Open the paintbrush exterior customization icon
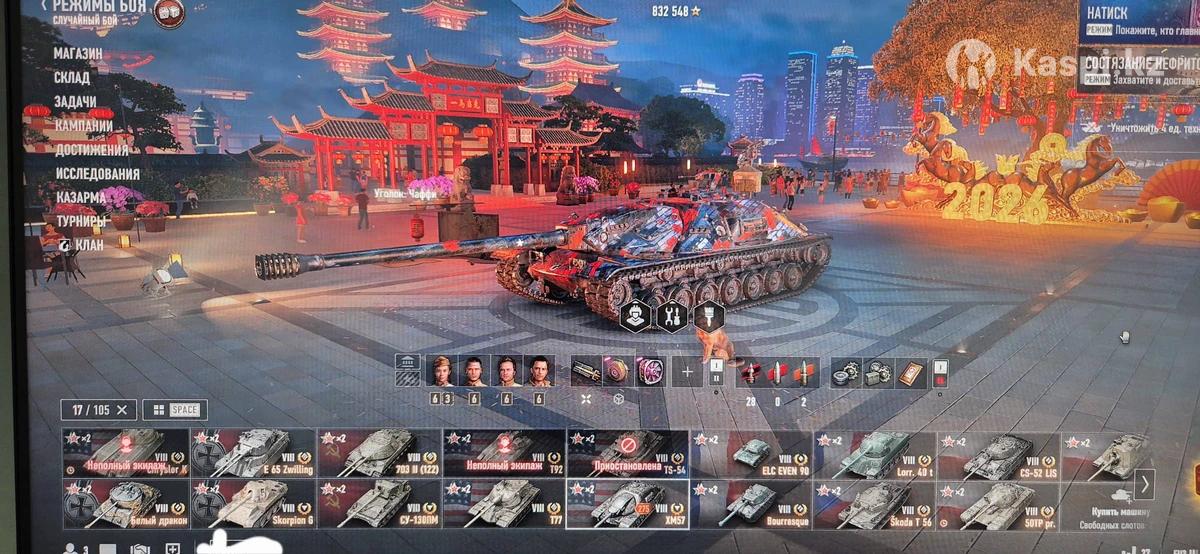Screen dimensions: 1200x554 [708, 316]
